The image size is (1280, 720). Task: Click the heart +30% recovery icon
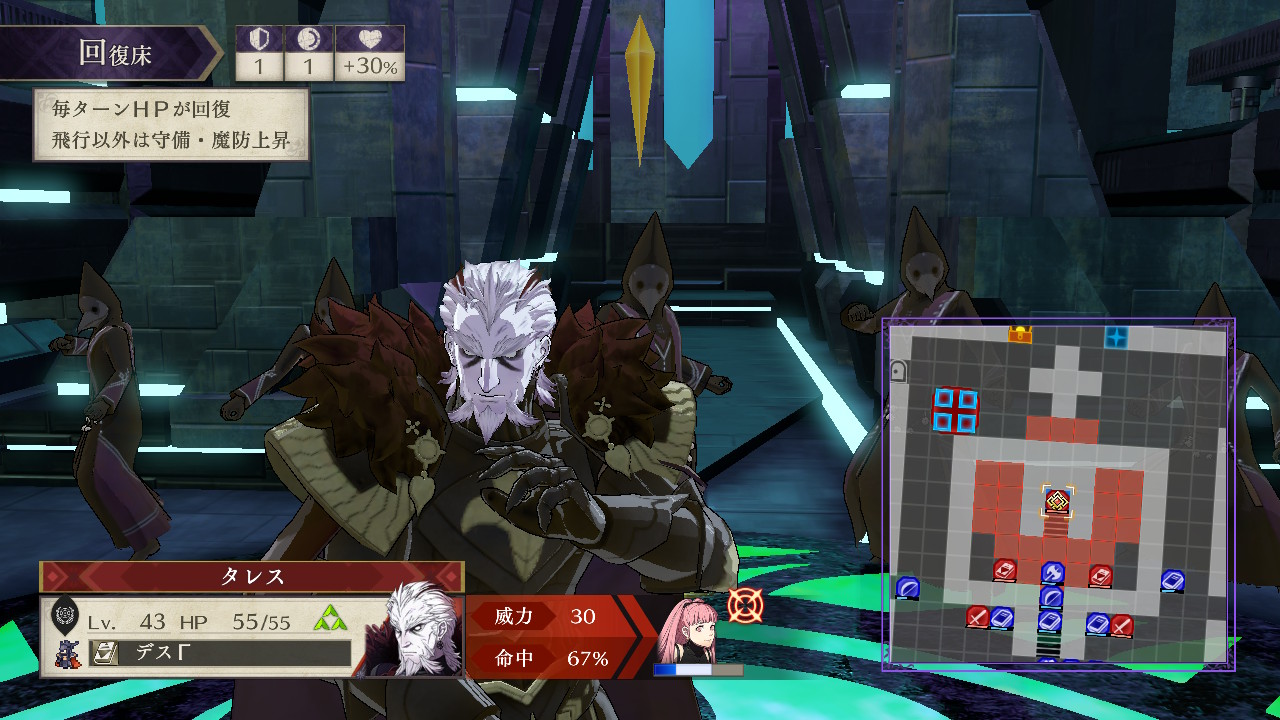click(x=369, y=39)
